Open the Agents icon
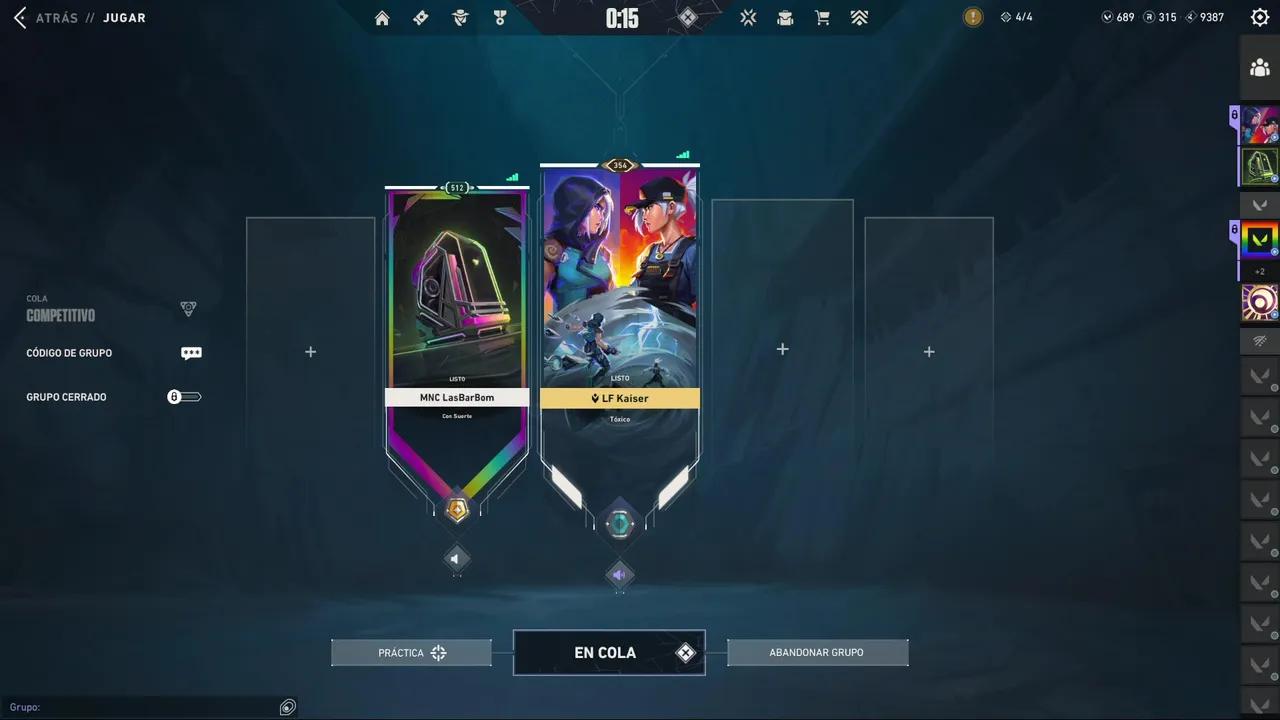This screenshot has height=720, width=1280. pos(460,17)
